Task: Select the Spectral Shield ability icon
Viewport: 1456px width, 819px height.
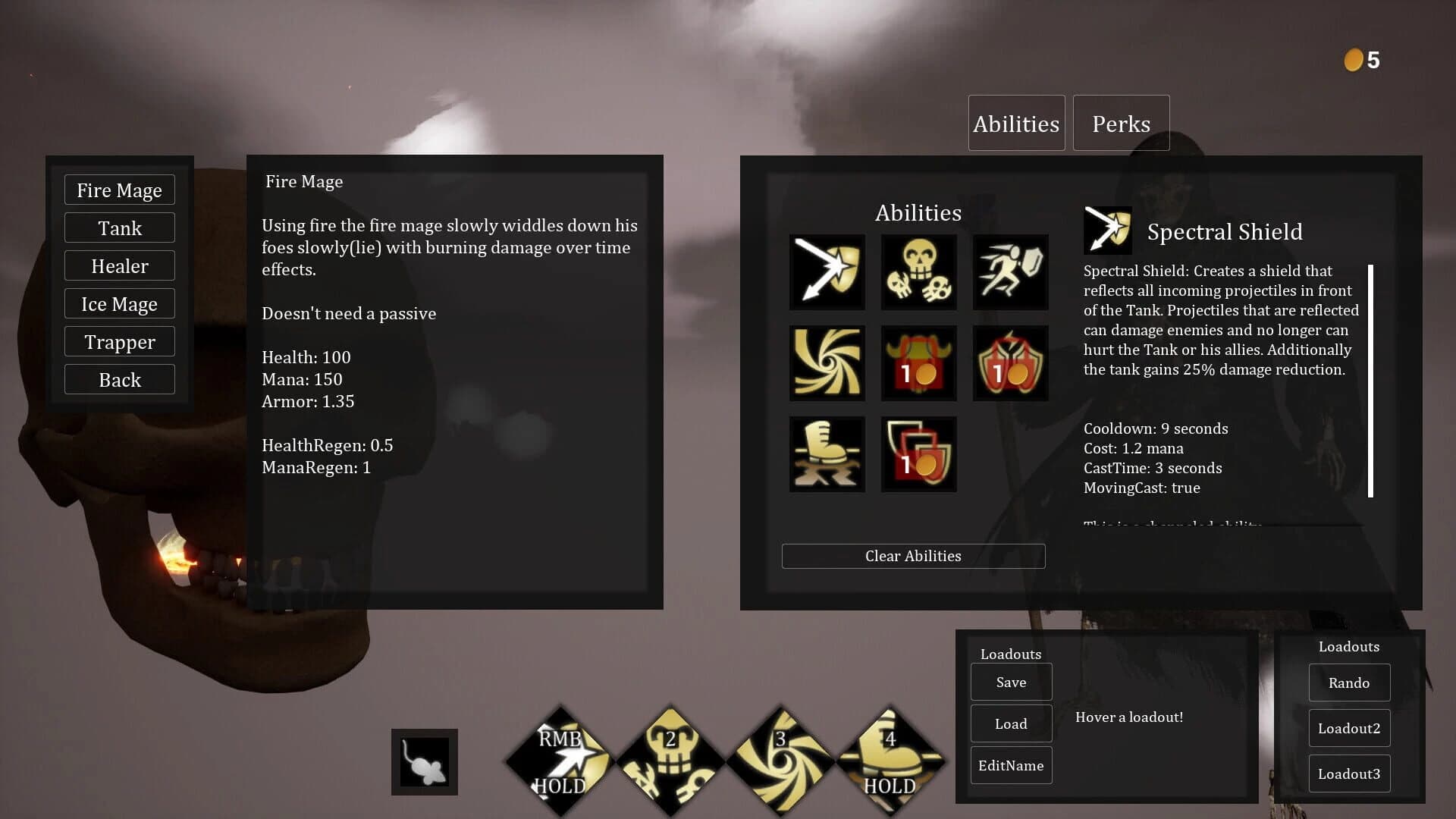Action: pyautogui.click(x=827, y=272)
